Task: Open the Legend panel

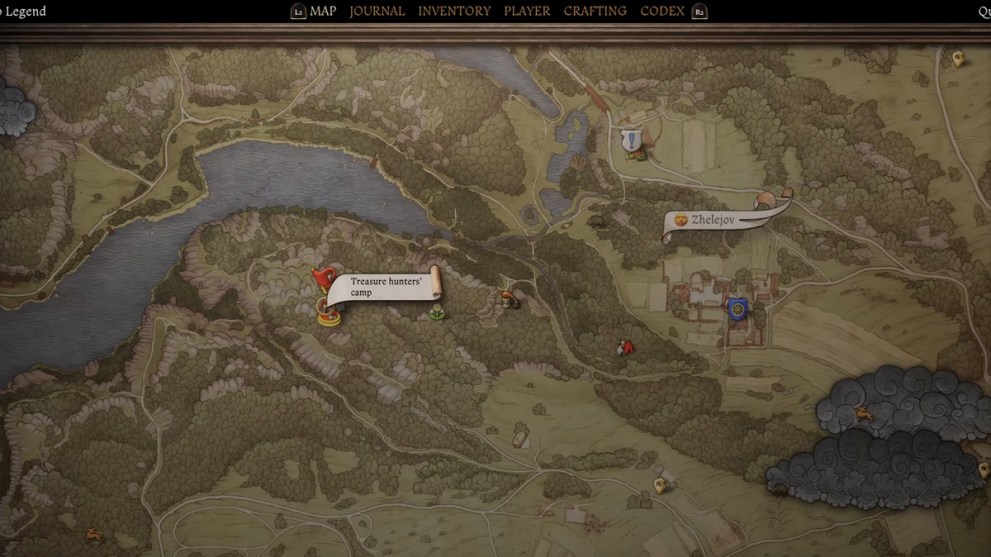Action: (24, 11)
